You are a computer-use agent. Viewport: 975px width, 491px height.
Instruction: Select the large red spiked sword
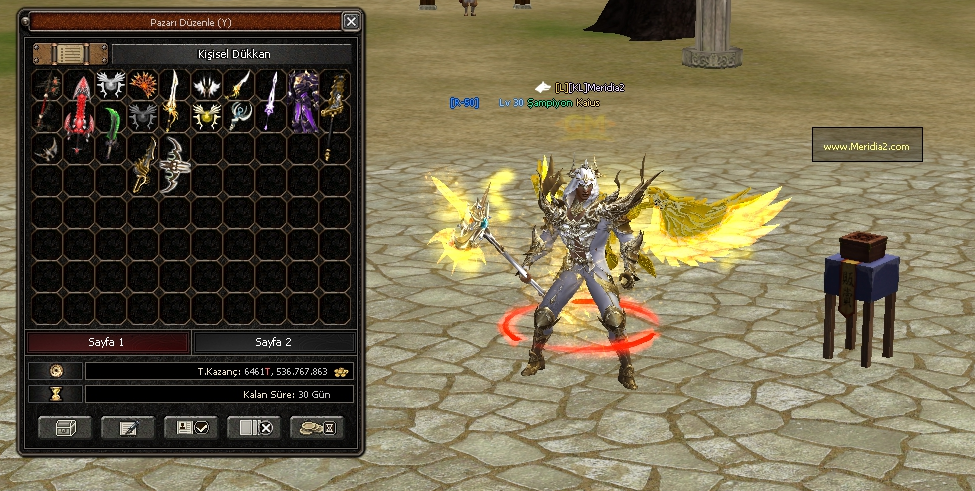pos(80,115)
